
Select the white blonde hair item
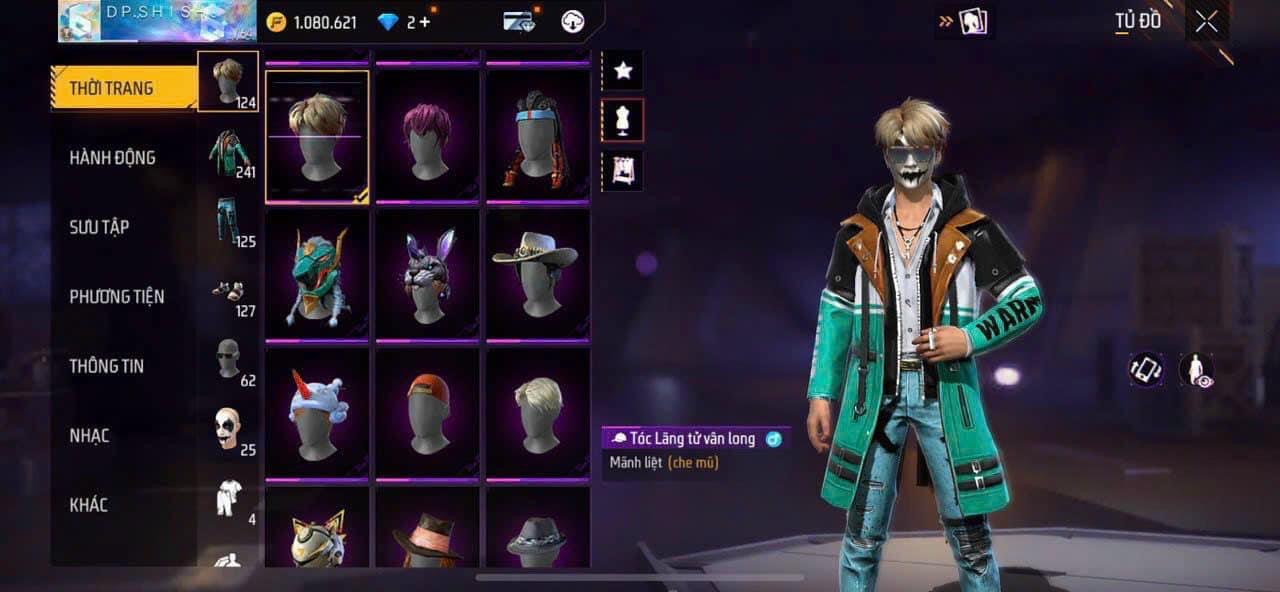pyautogui.click(x=537, y=412)
